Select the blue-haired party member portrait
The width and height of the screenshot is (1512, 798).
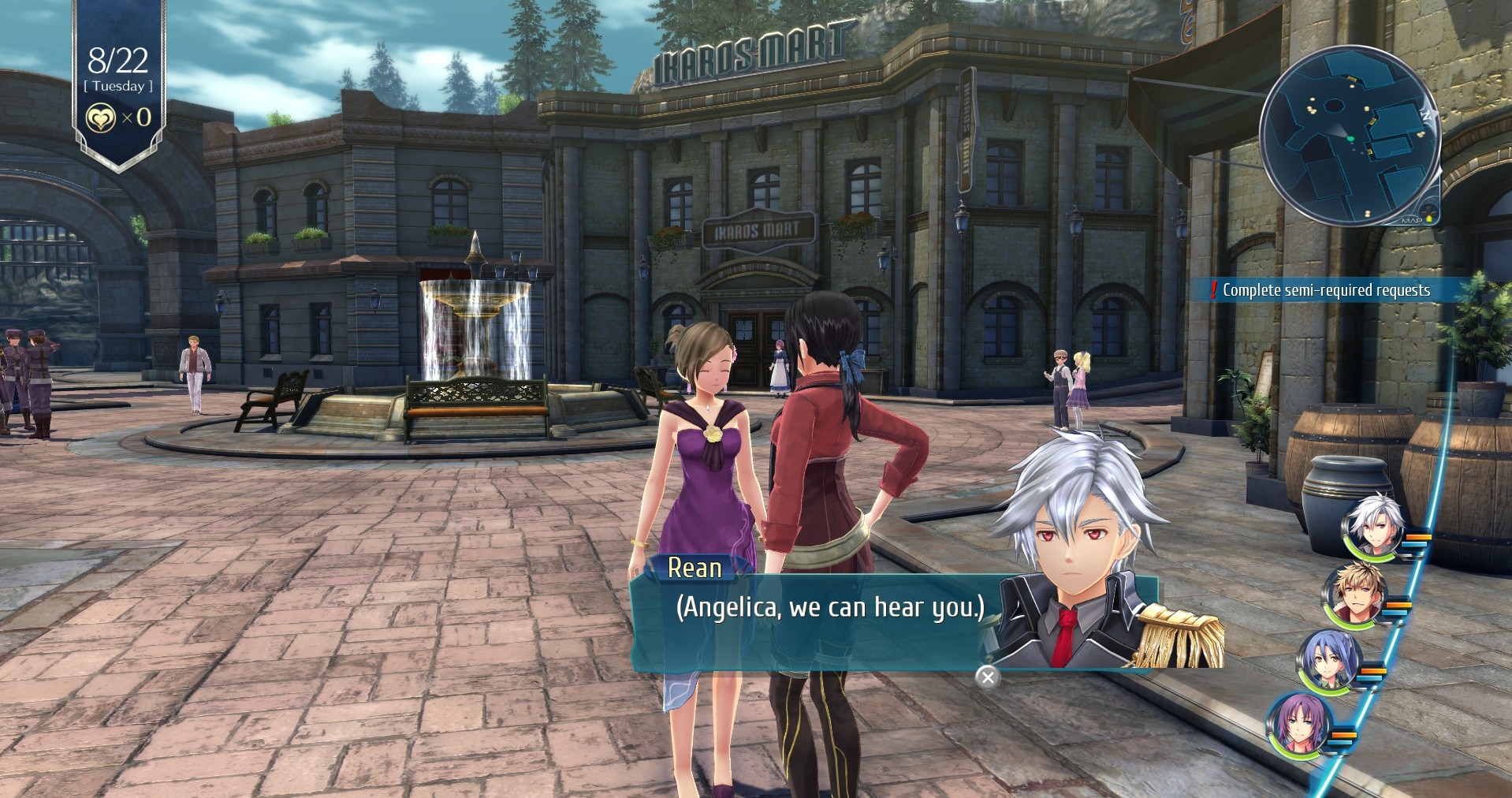coord(1329,661)
